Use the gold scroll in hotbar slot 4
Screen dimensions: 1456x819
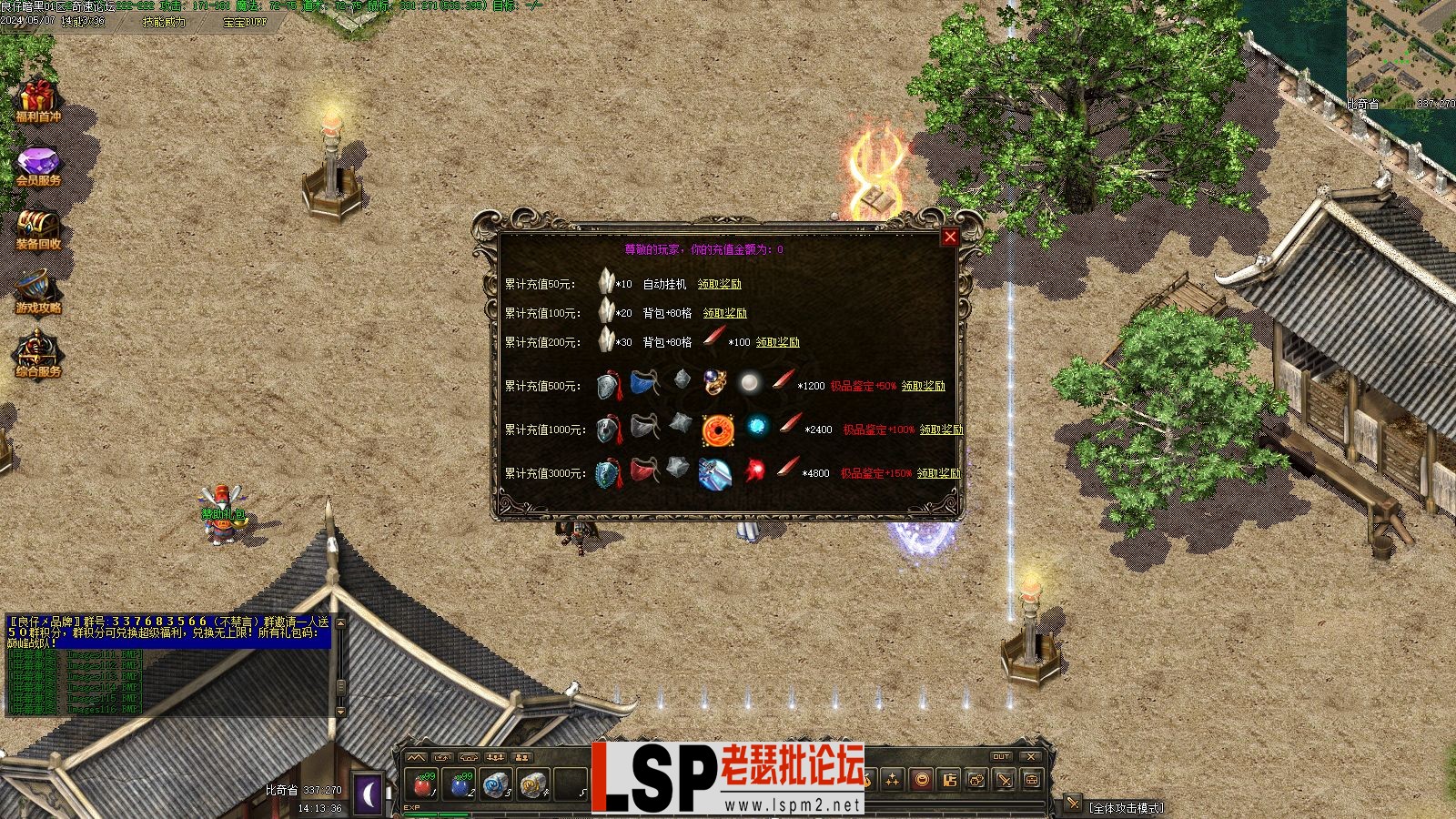[532, 784]
